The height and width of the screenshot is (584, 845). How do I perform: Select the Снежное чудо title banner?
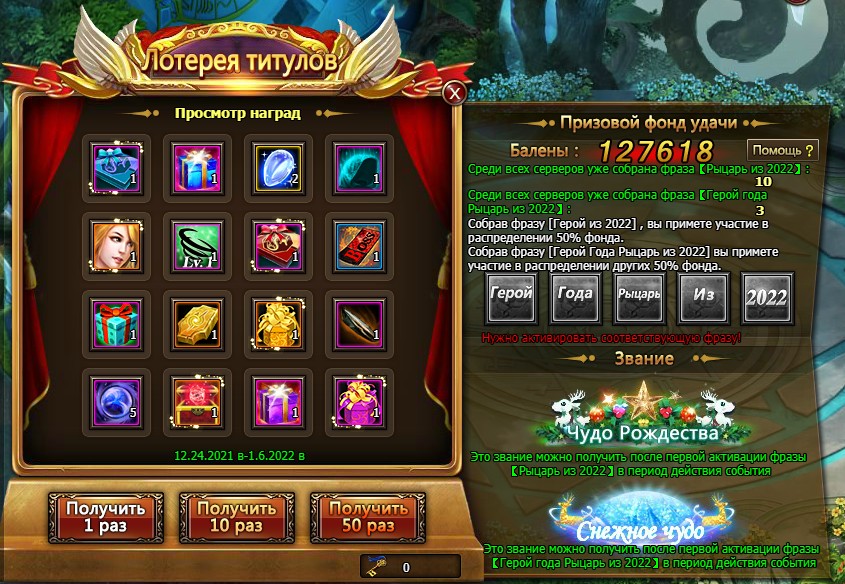tap(640, 520)
